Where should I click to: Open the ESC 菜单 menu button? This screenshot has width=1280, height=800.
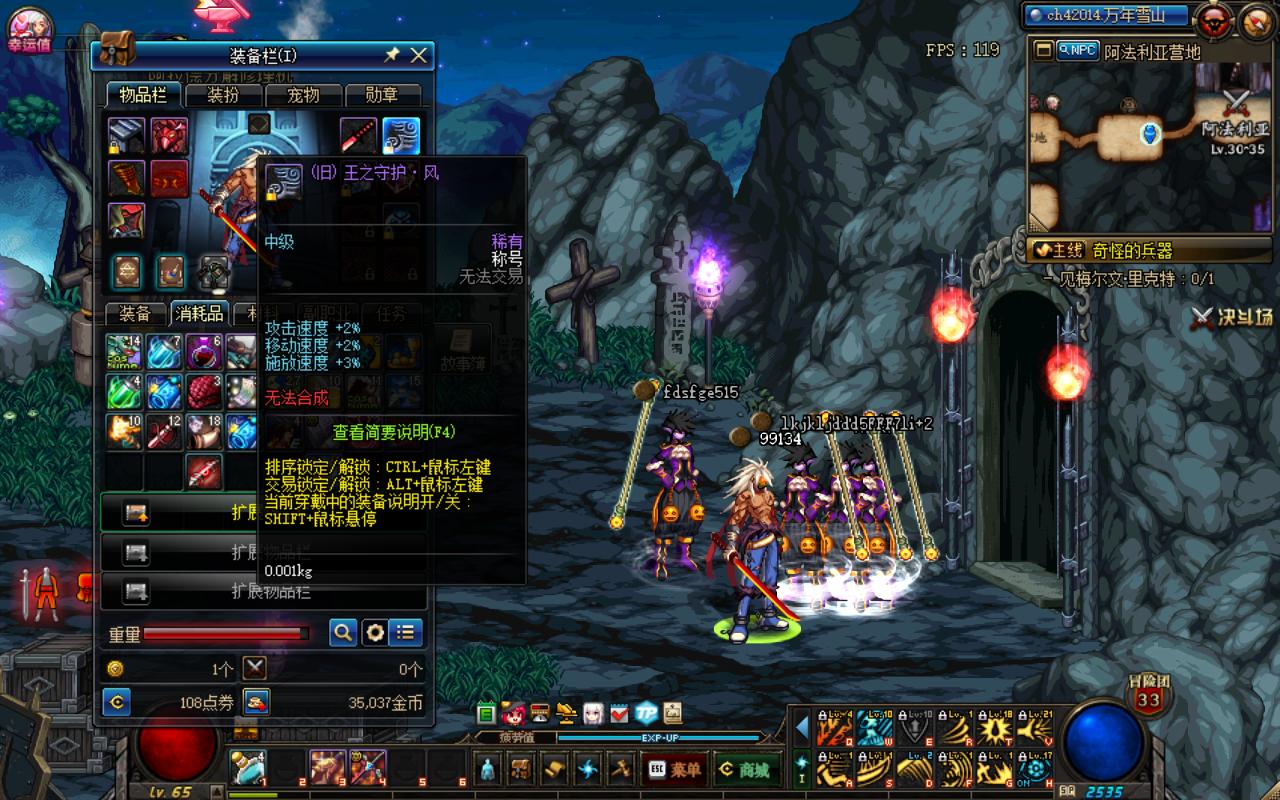pyautogui.click(x=676, y=769)
